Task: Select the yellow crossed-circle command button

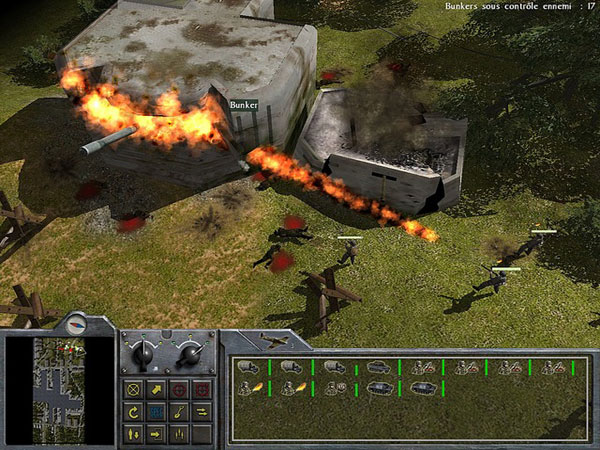Action: click(134, 387)
